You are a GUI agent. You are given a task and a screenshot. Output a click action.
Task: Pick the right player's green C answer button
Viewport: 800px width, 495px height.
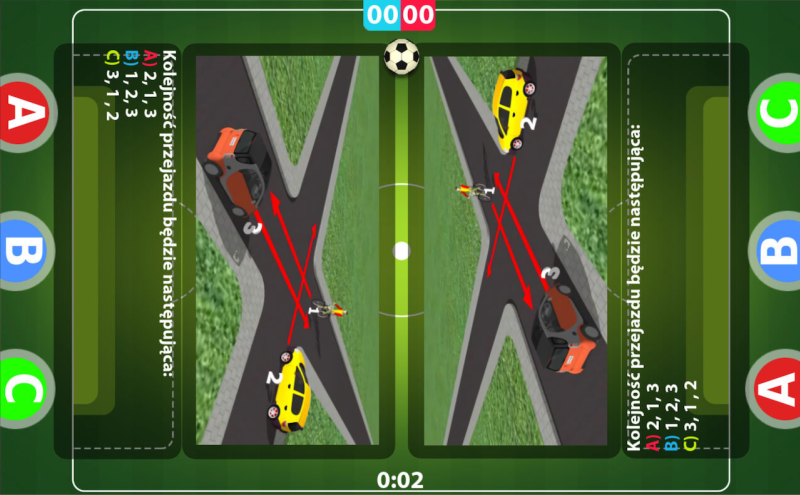pos(778,112)
